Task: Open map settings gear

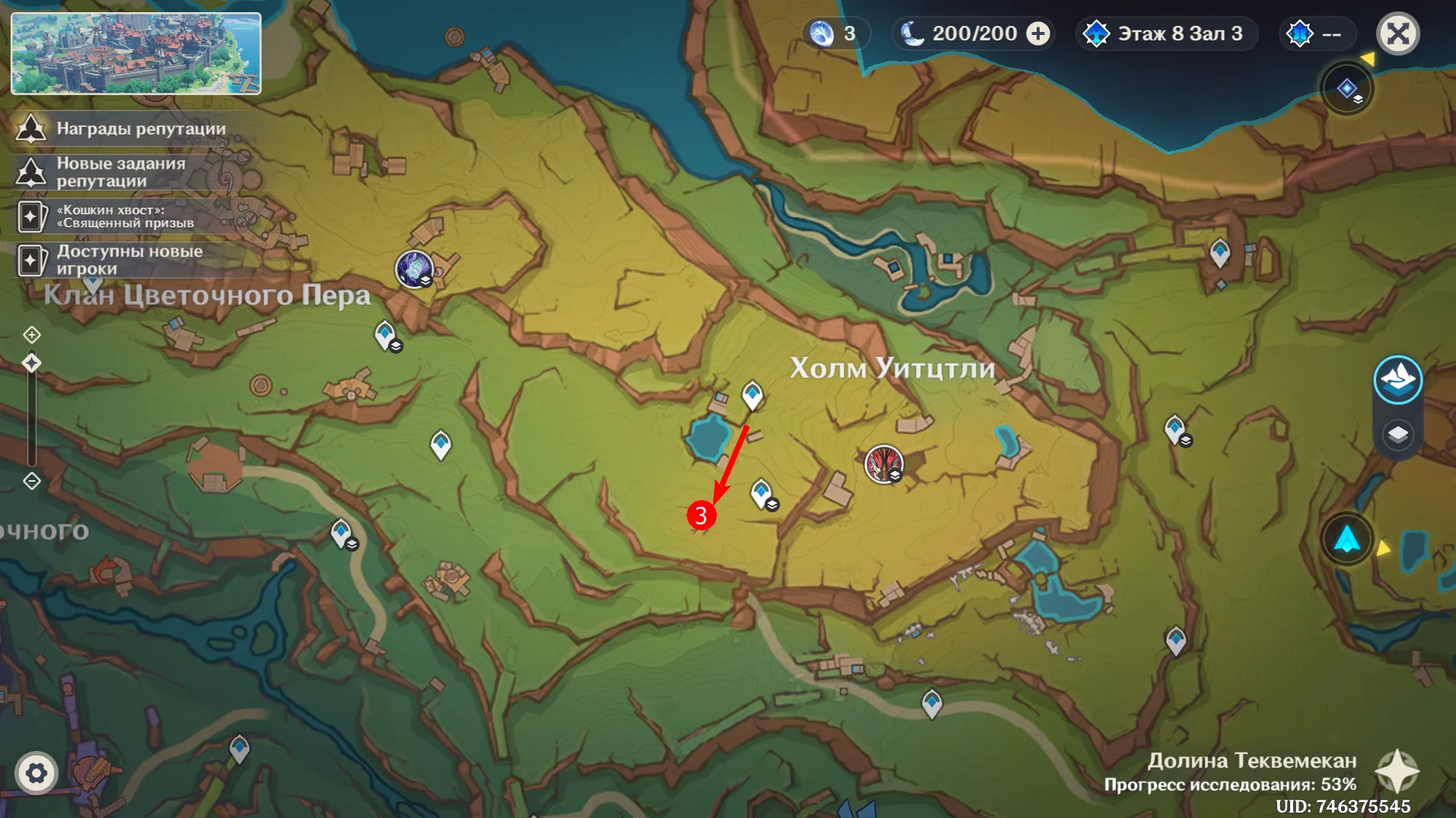Action: click(x=36, y=774)
